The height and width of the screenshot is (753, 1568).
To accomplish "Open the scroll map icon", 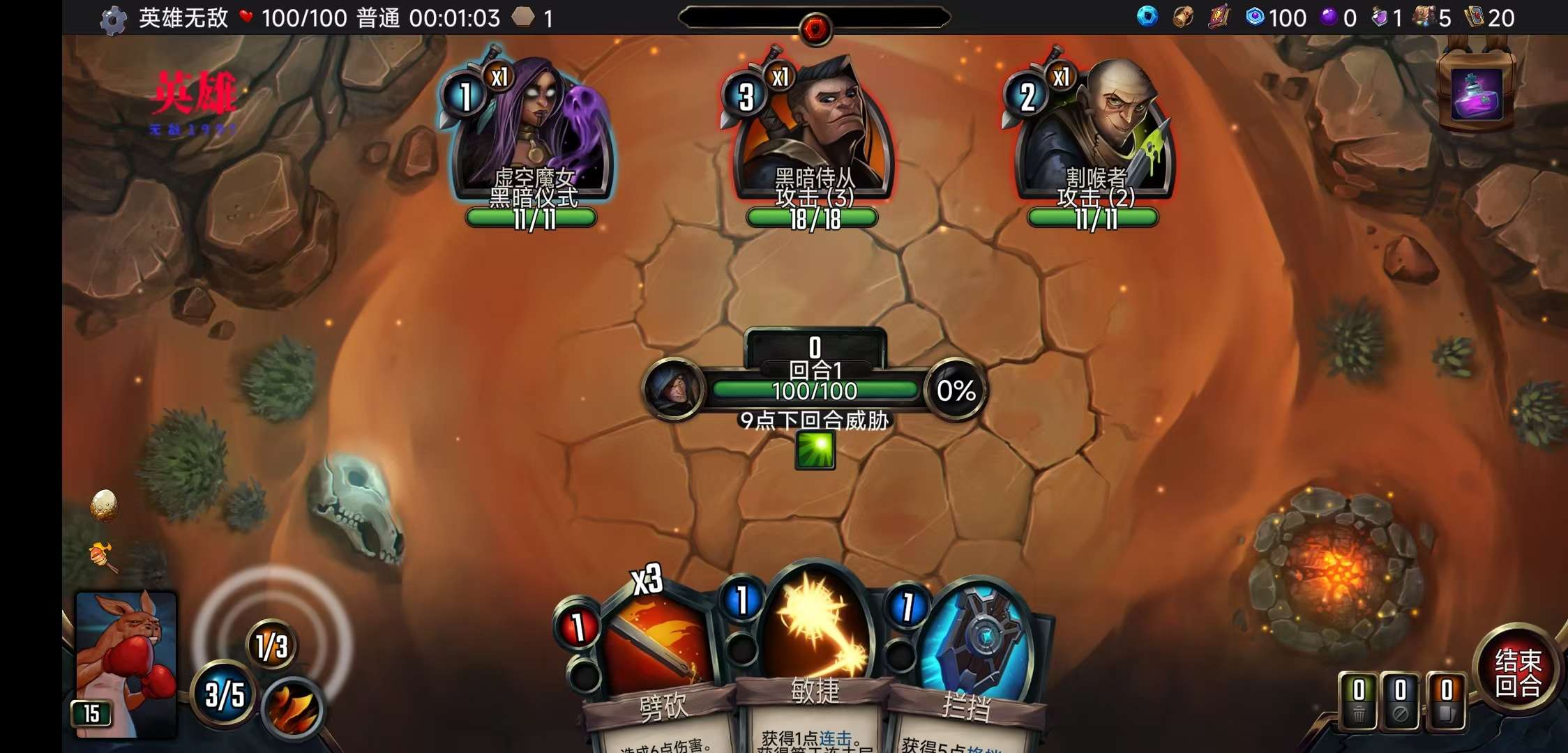I will click(1183, 17).
